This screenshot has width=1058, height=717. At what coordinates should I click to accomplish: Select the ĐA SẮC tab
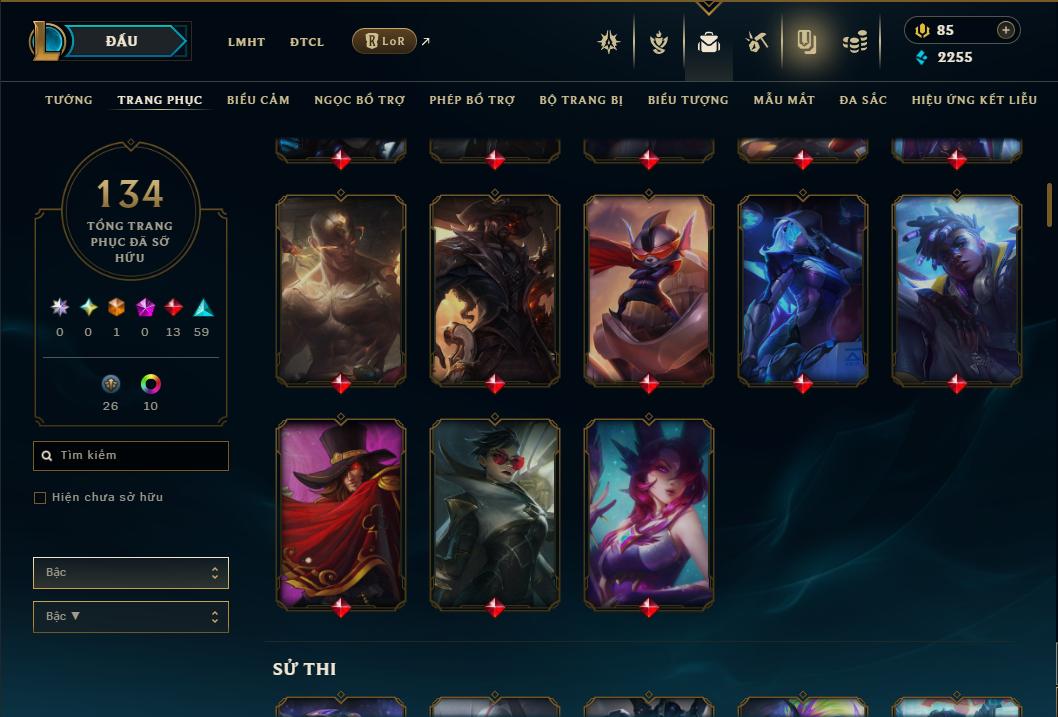click(863, 100)
